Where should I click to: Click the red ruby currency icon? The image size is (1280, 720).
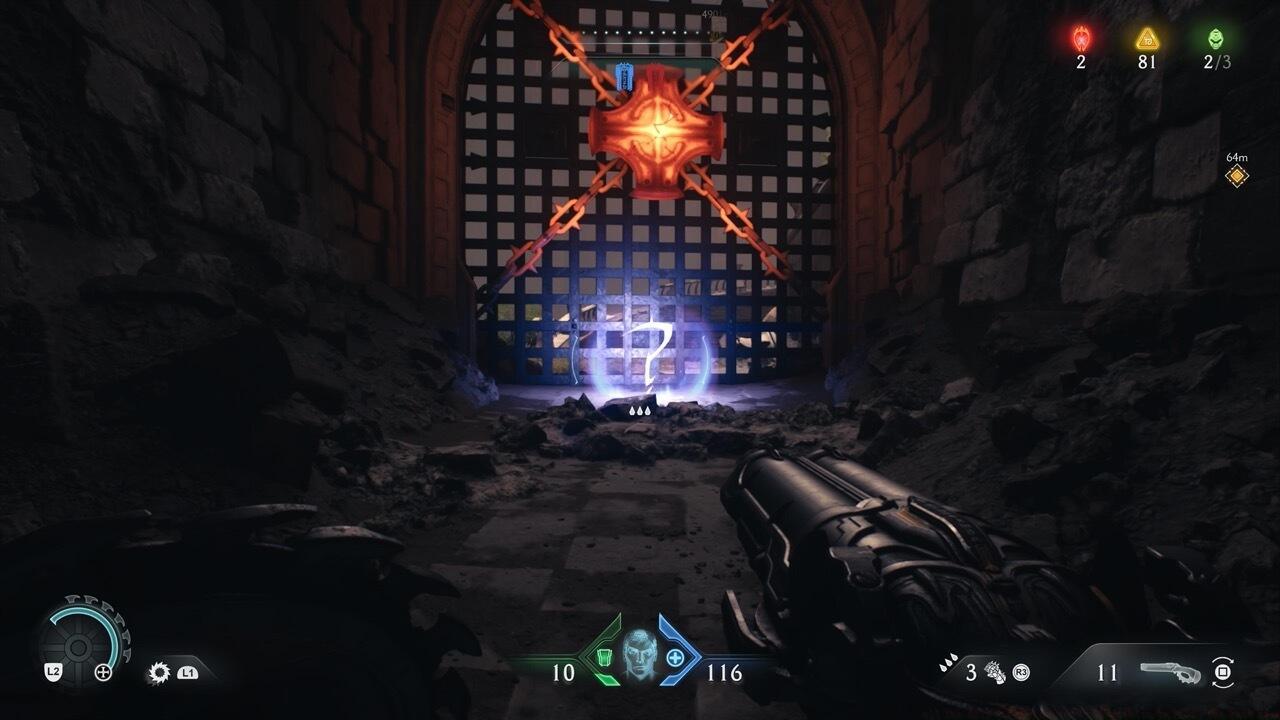coord(1081,38)
